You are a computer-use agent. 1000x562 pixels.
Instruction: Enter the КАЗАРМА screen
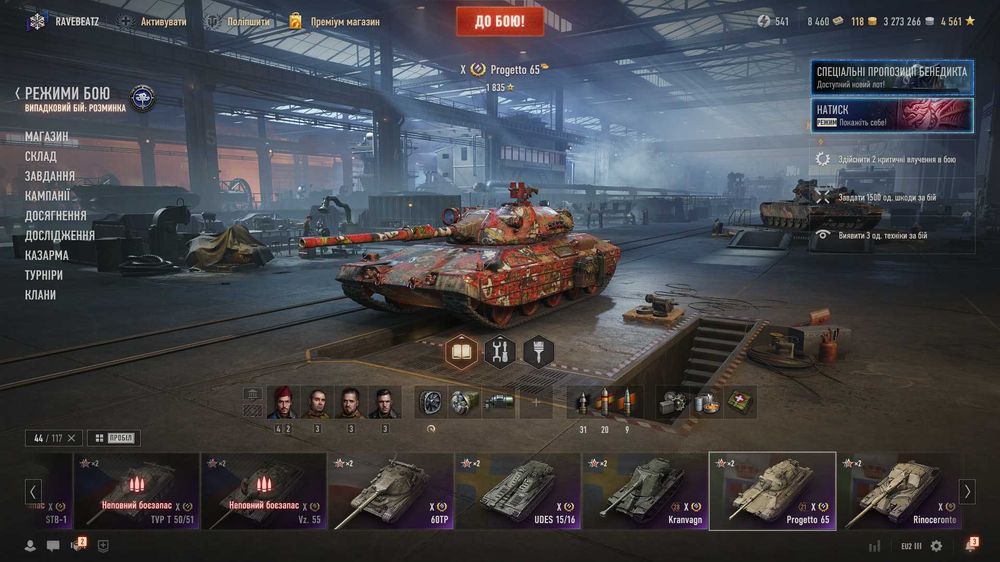tap(47, 255)
